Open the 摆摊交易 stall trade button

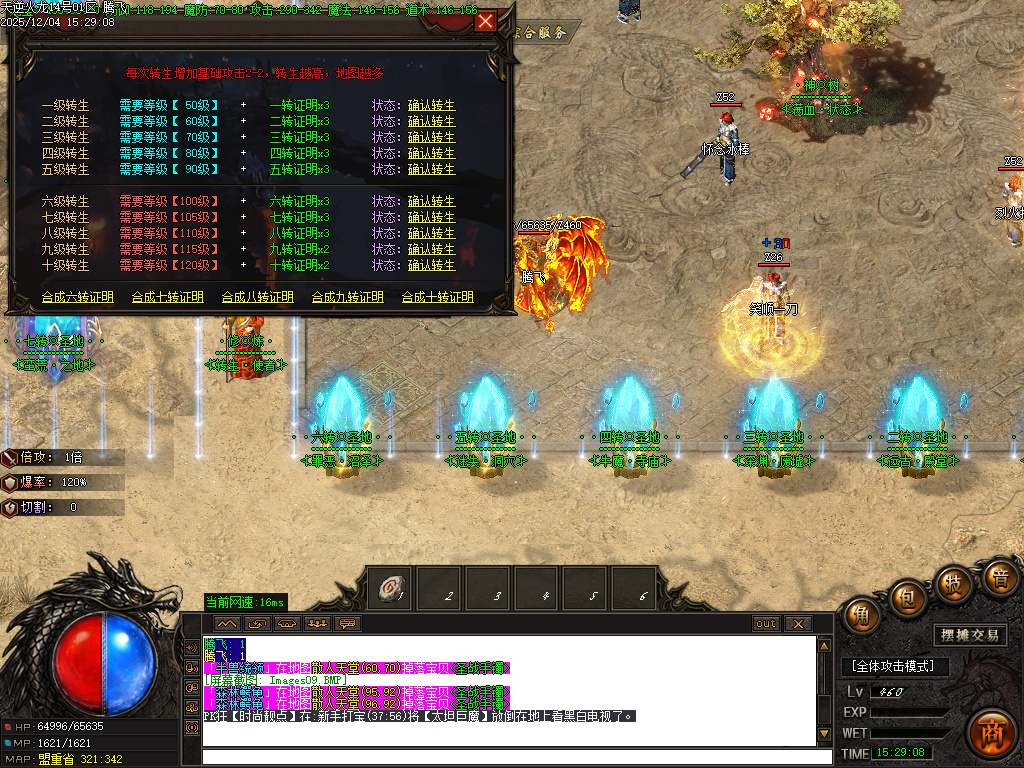point(971,635)
